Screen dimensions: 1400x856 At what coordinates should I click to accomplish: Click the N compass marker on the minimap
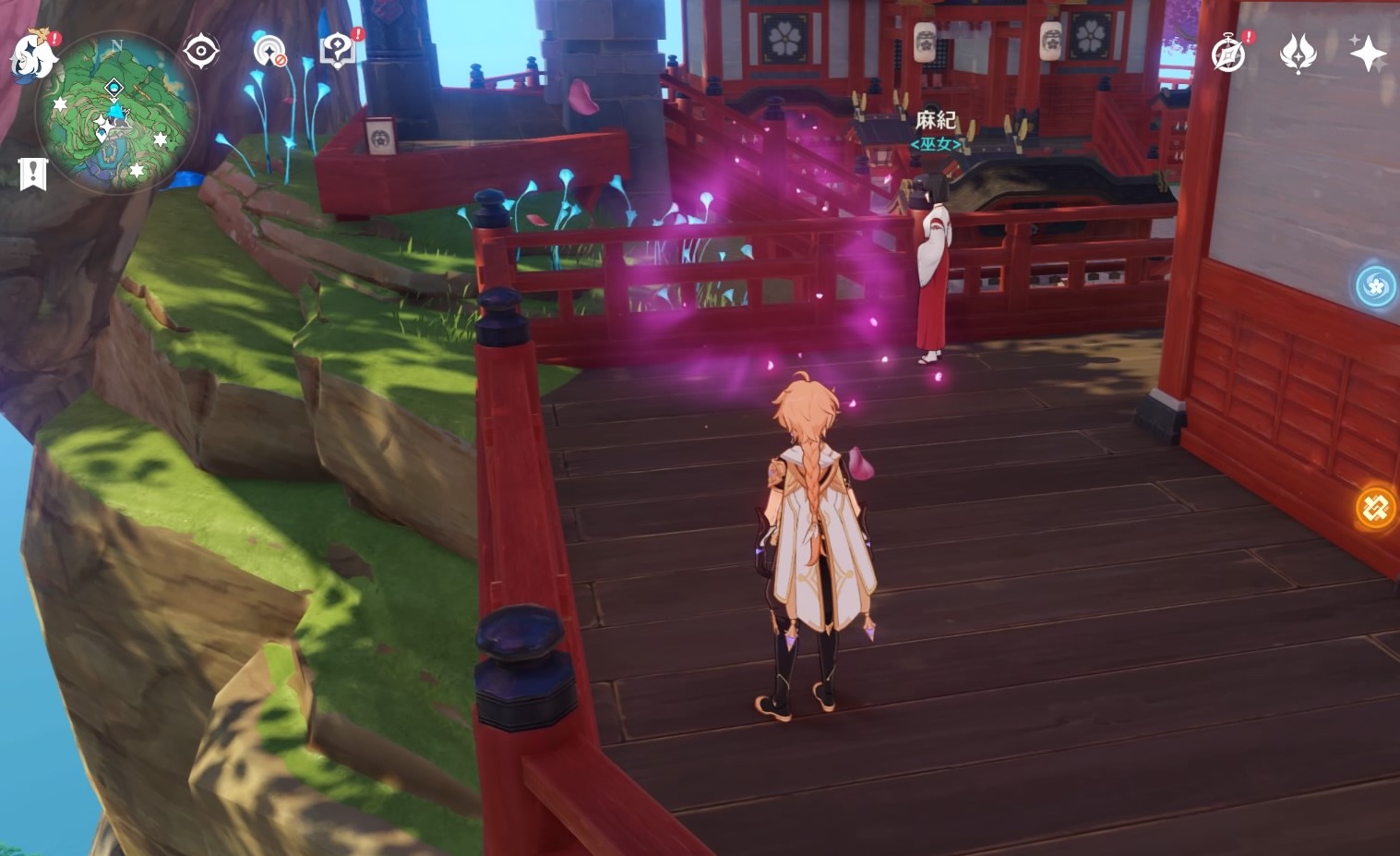116,44
